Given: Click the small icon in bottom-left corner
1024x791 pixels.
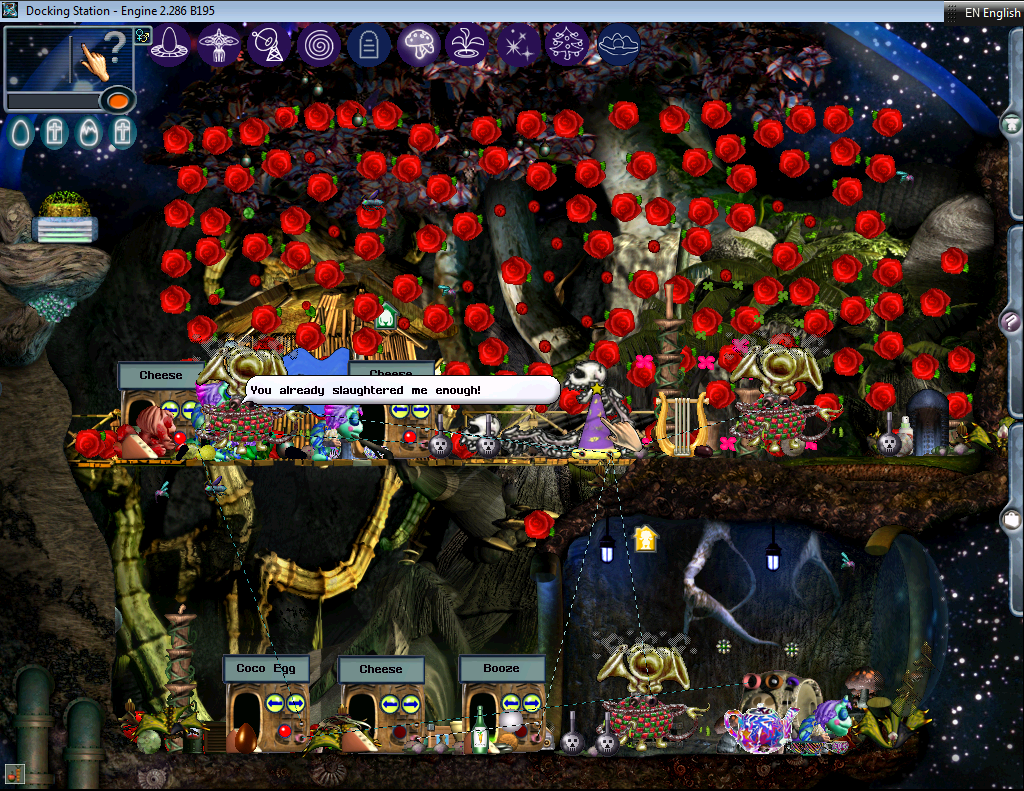Looking at the screenshot, I should pos(14,773).
